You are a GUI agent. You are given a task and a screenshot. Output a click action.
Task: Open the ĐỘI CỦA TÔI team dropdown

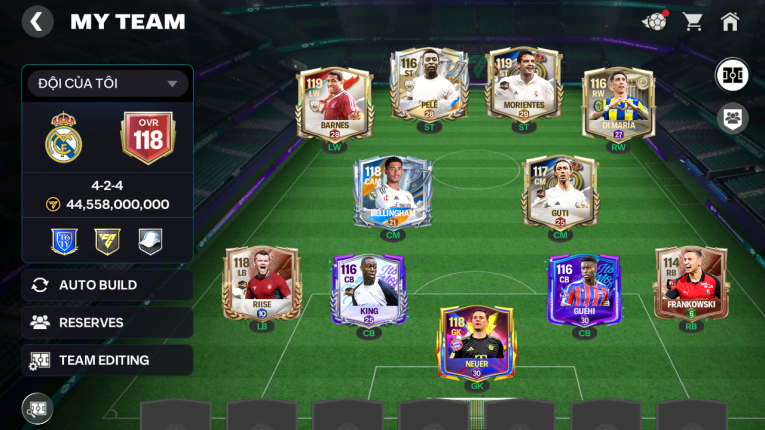click(107, 84)
